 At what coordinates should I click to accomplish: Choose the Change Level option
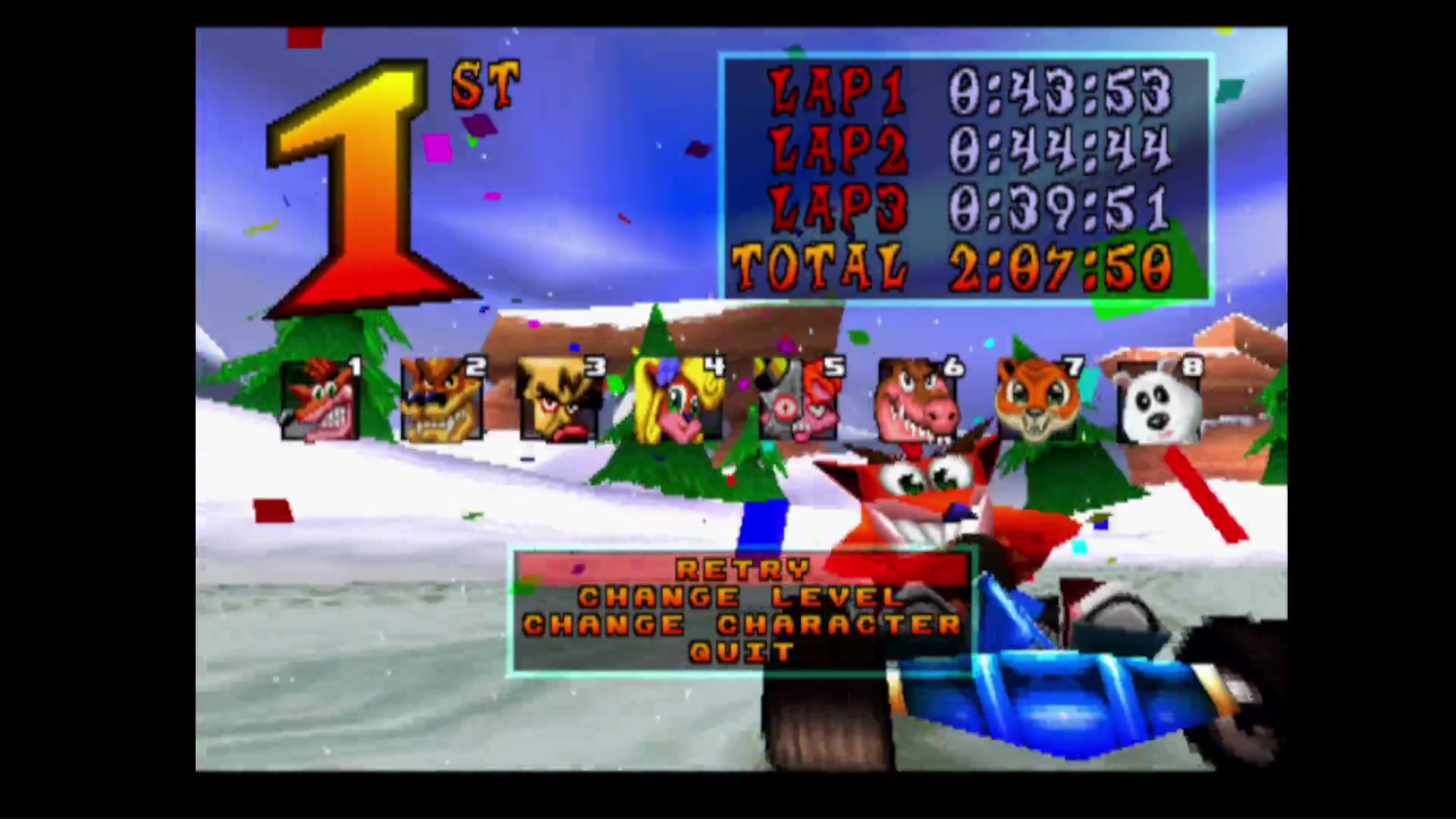click(742, 597)
